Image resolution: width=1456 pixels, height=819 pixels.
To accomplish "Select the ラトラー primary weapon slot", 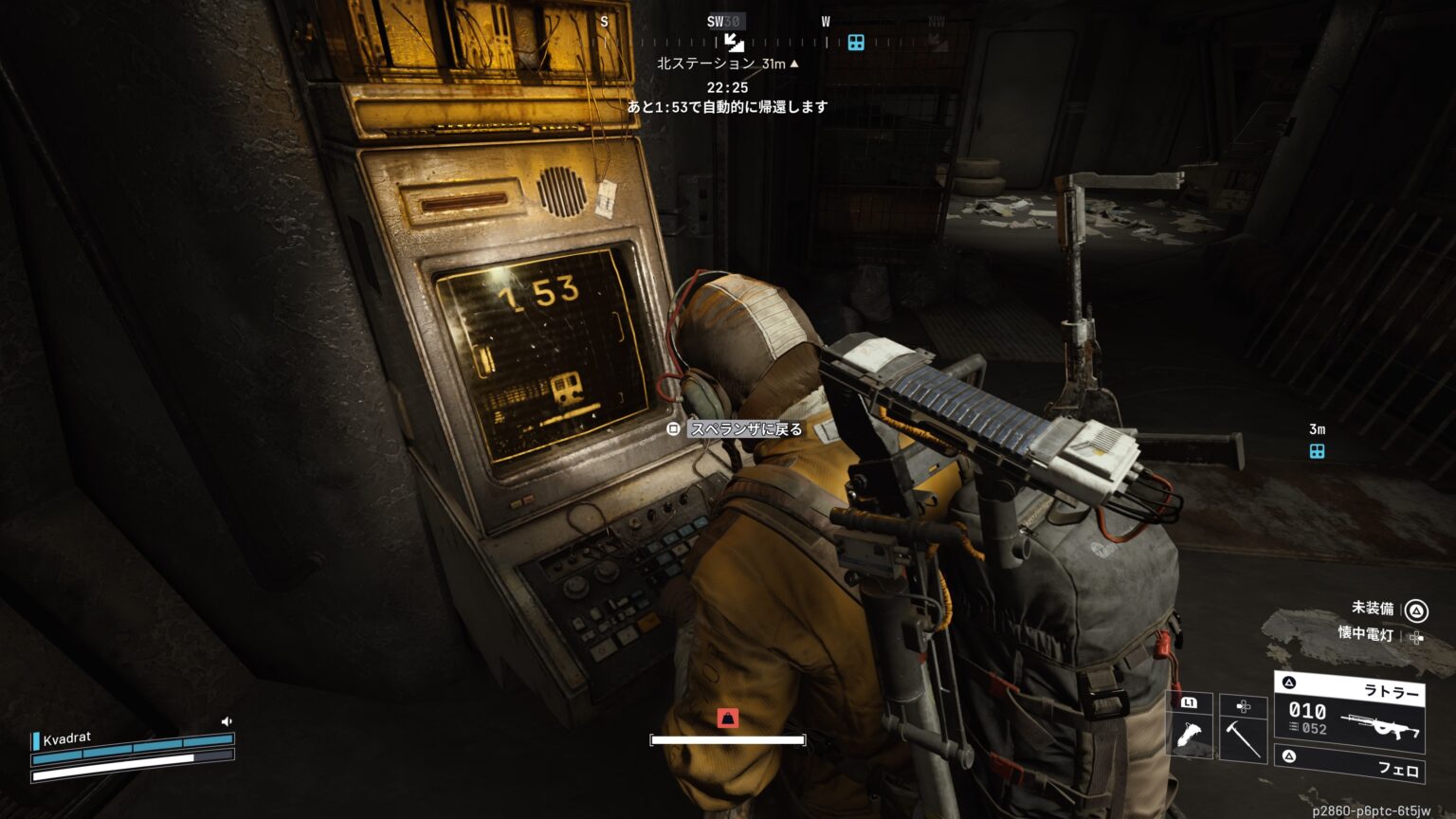I will pos(1348,711).
